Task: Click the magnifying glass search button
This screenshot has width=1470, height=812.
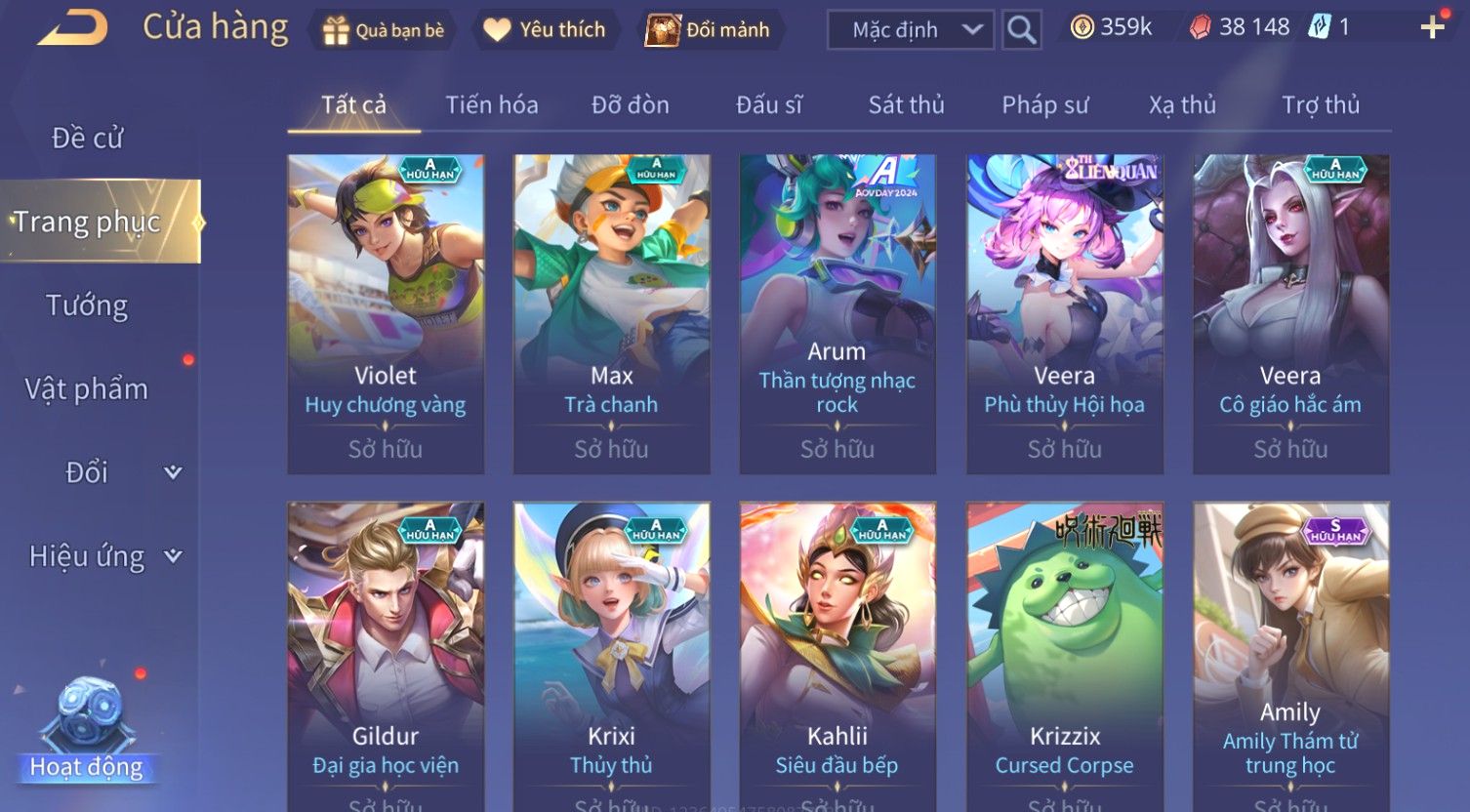Action: pos(1021,30)
